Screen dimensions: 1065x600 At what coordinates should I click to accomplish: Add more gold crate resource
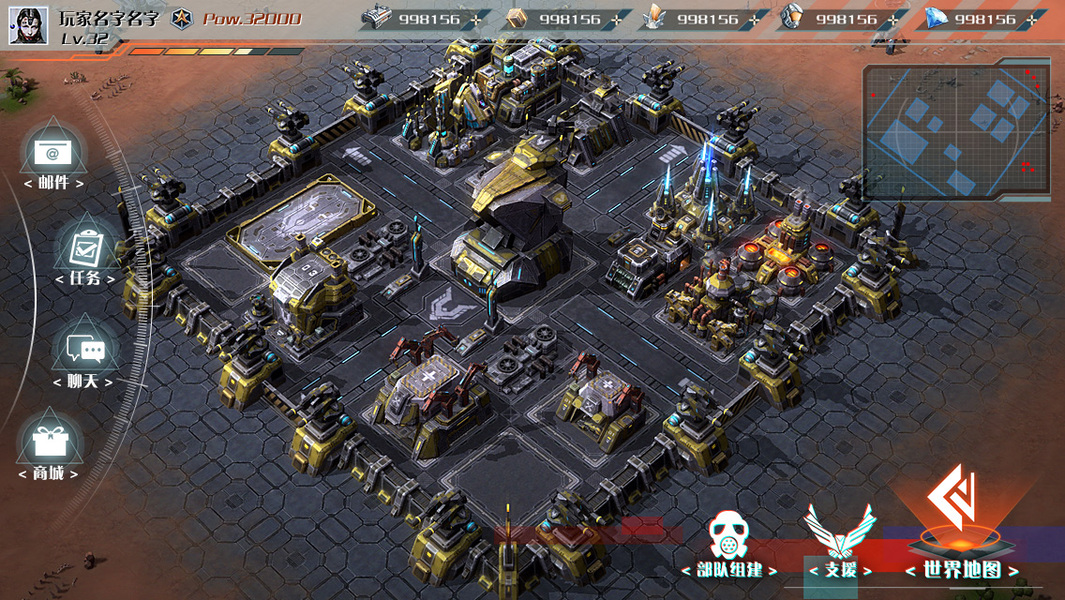616,19
